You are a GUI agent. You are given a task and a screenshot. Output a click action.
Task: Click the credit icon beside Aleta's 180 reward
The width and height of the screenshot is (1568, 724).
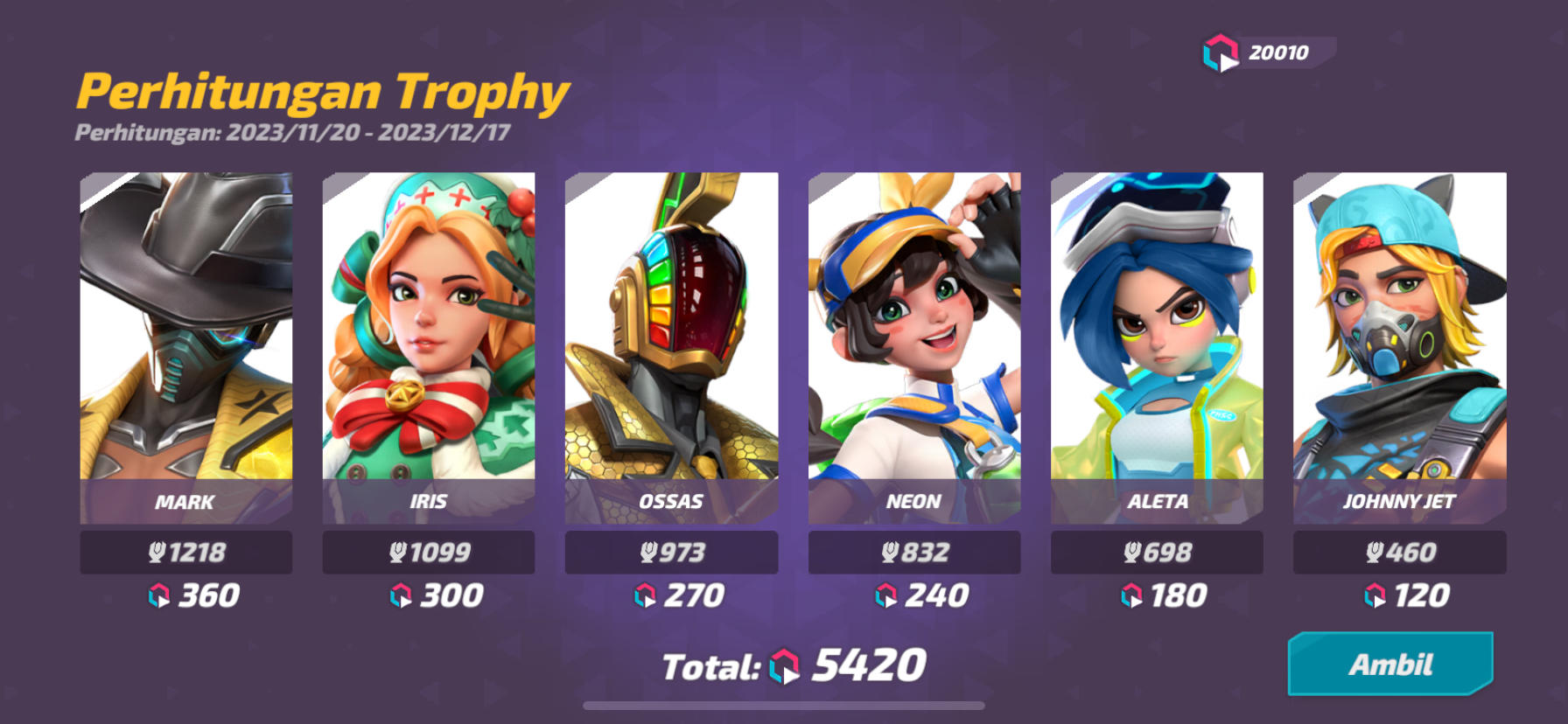1130,596
